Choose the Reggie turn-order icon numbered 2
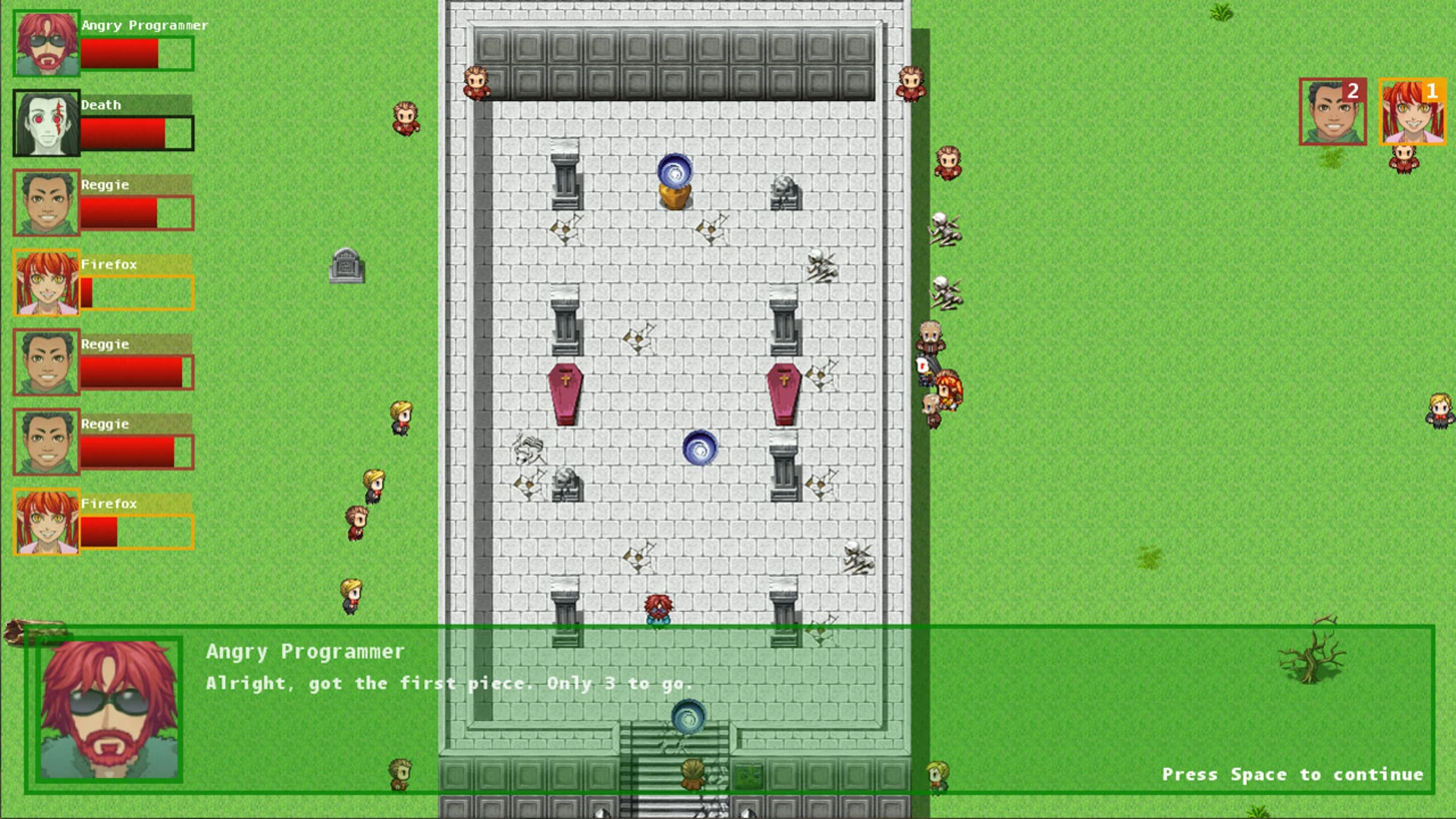 click(x=1332, y=111)
